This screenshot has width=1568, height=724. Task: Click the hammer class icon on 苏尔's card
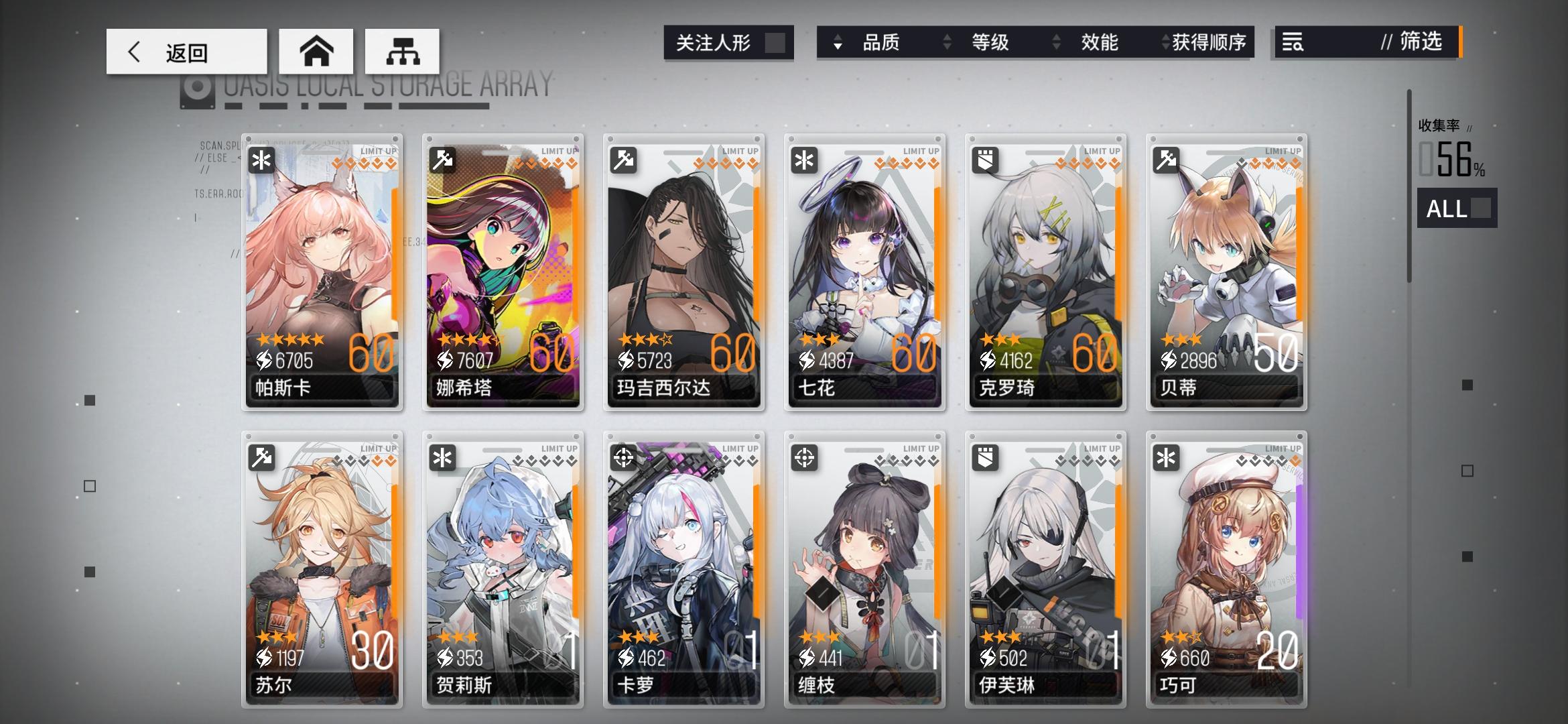click(x=262, y=456)
